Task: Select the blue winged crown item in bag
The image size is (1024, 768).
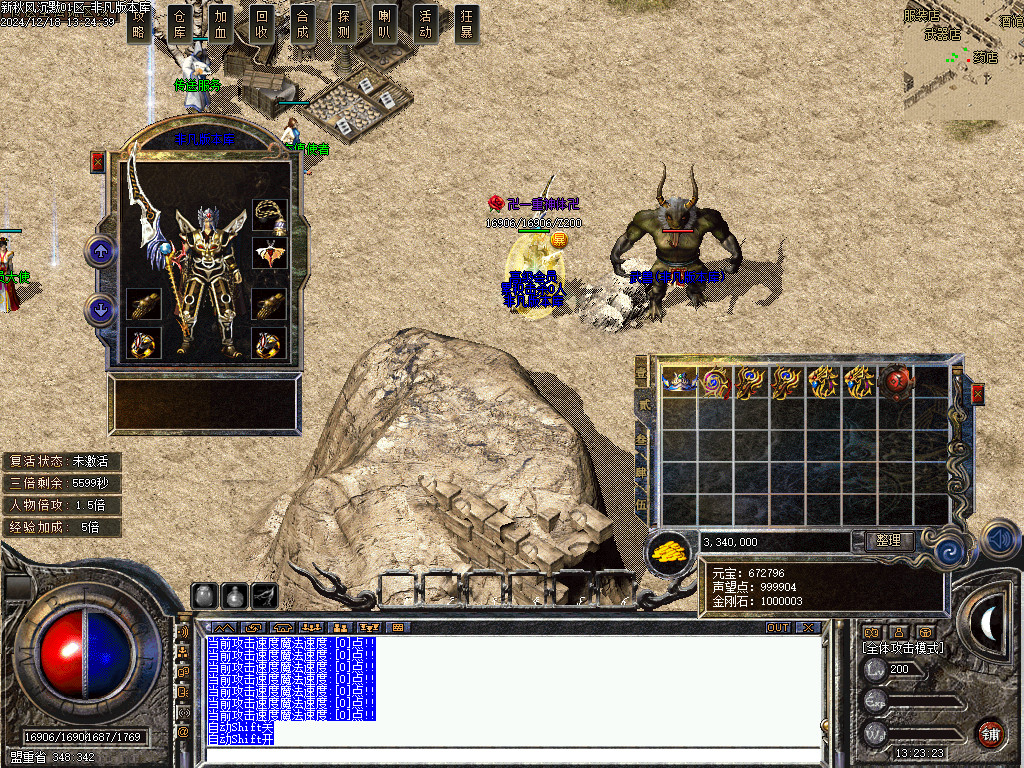Action: click(679, 382)
